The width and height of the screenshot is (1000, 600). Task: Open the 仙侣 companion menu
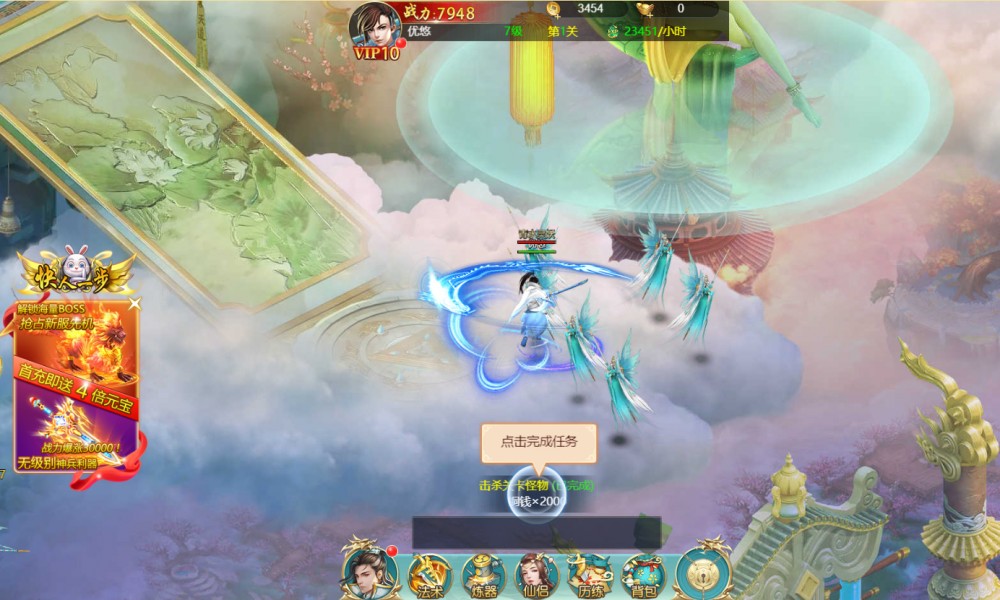click(x=536, y=575)
